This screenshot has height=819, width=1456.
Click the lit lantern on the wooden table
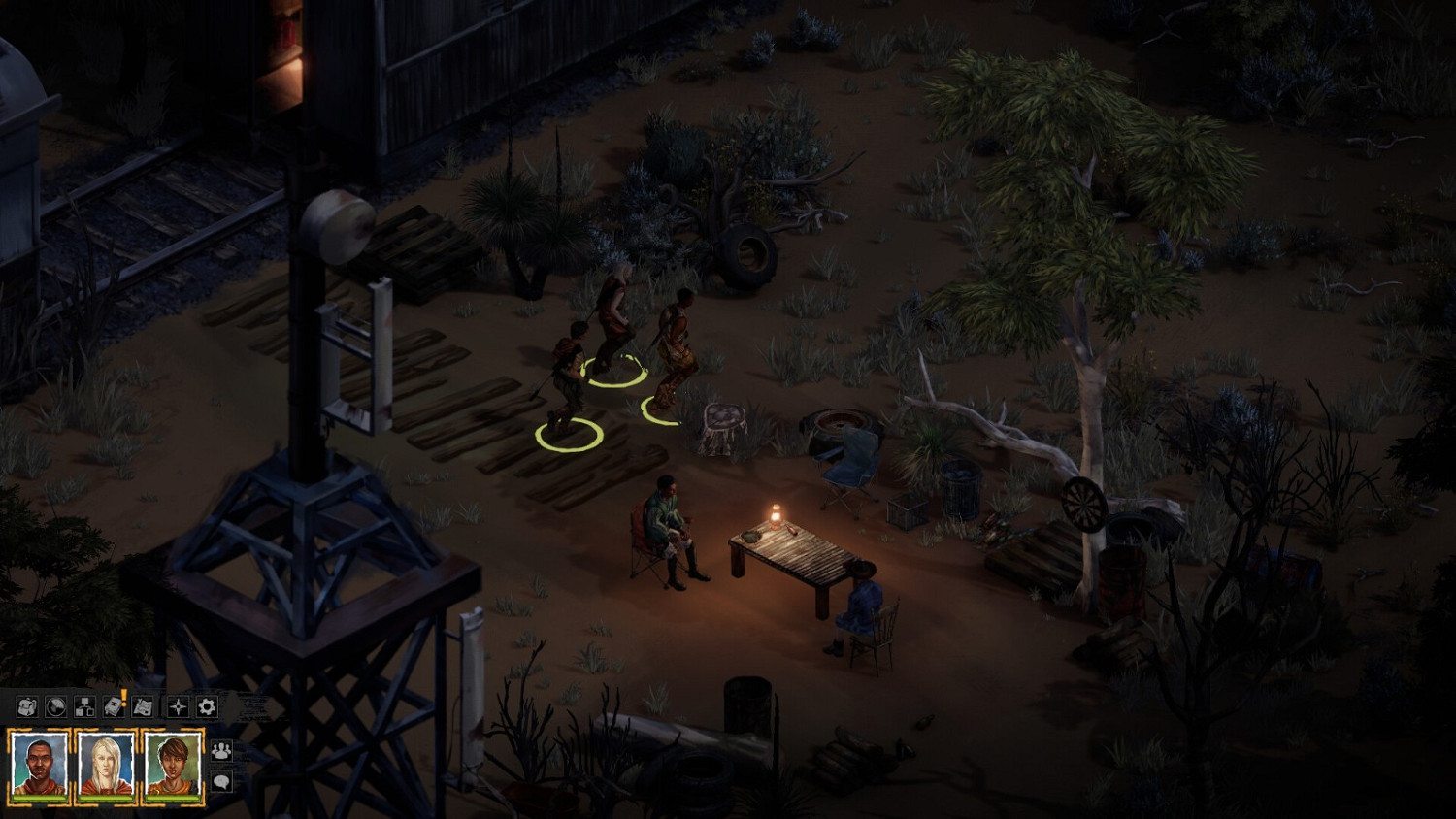(x=776, y=515)
